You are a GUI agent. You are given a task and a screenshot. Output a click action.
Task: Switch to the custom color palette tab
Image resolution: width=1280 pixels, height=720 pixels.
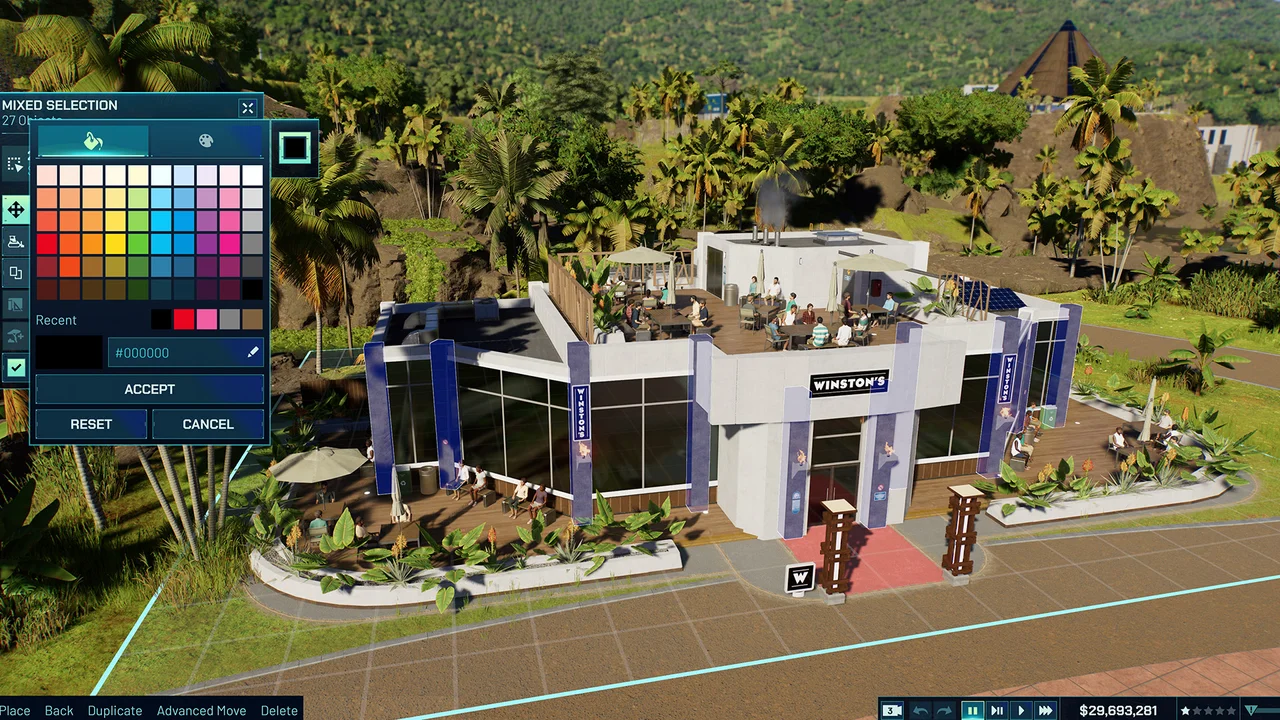[205, 141]
